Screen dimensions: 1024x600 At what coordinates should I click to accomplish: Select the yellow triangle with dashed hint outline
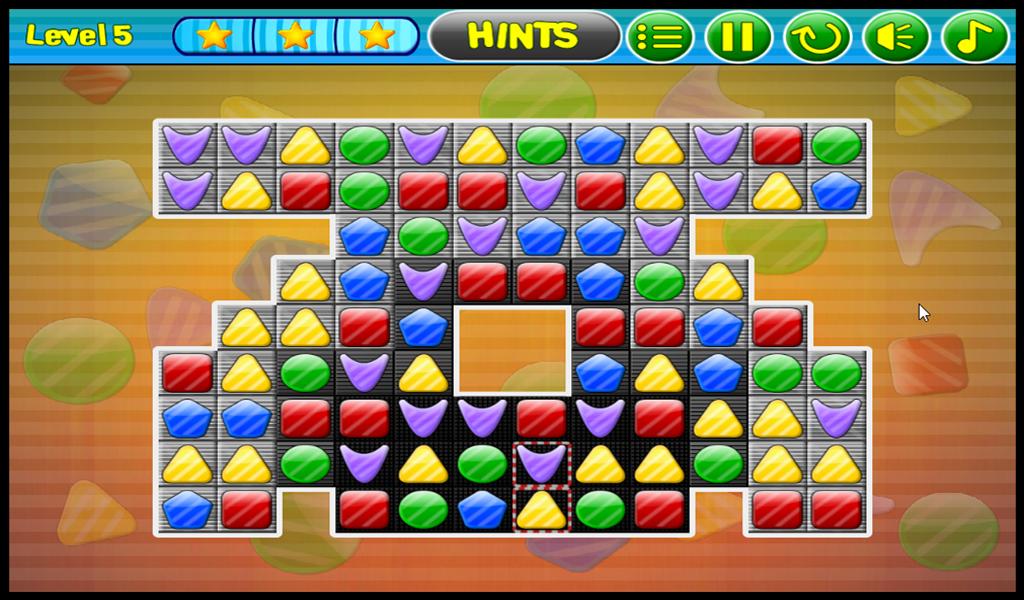pos(541,509)
